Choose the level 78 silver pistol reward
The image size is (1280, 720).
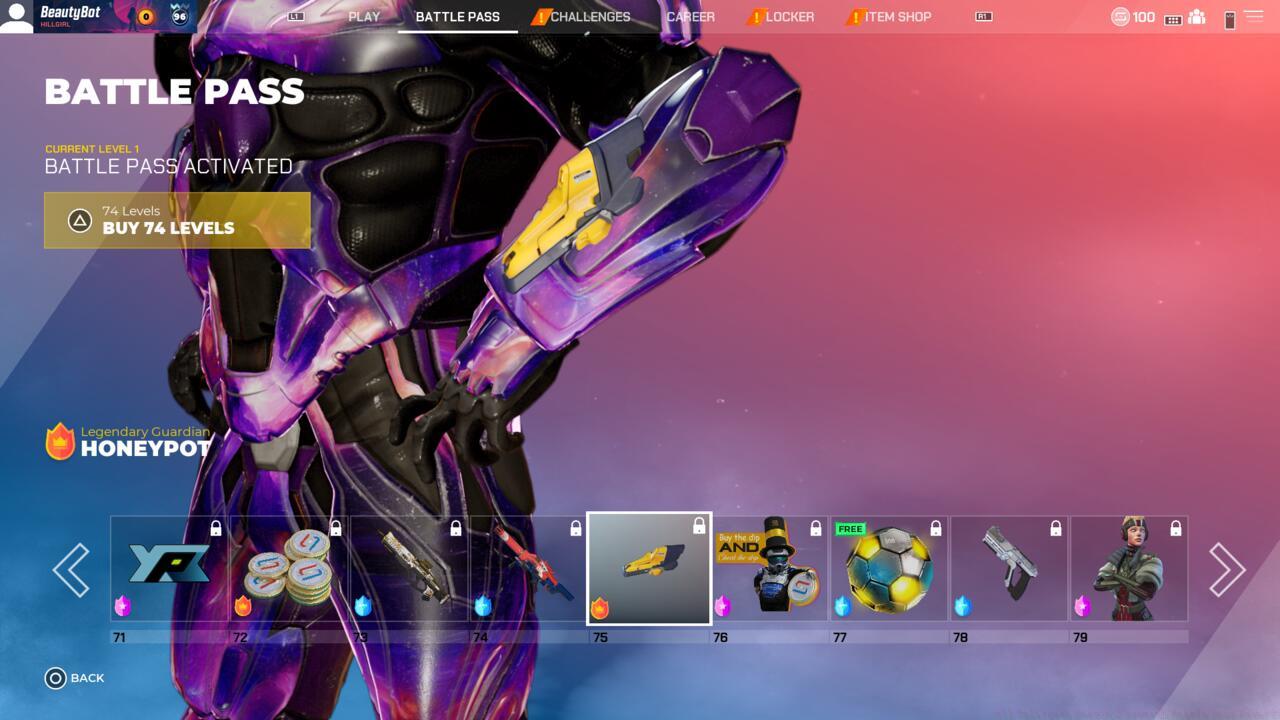pyautogui.click(x=1009, y=569)
